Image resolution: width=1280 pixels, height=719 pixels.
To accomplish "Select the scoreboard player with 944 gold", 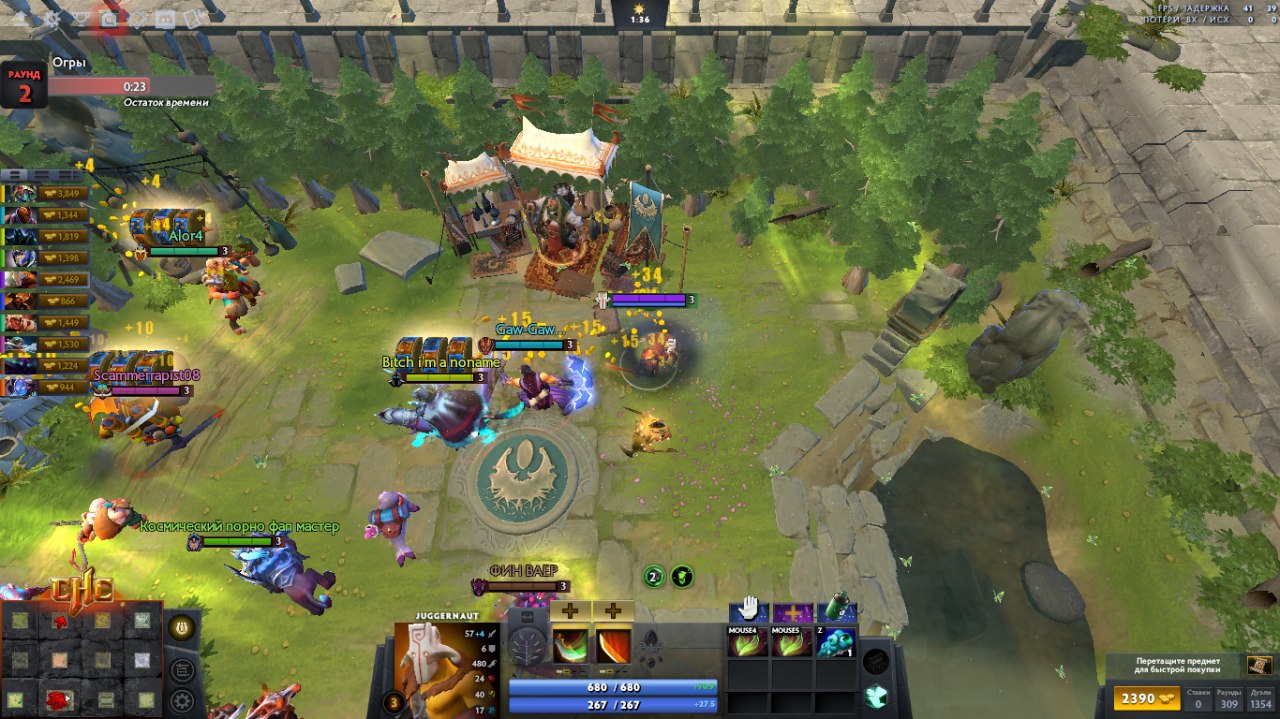I will (47, 387).
